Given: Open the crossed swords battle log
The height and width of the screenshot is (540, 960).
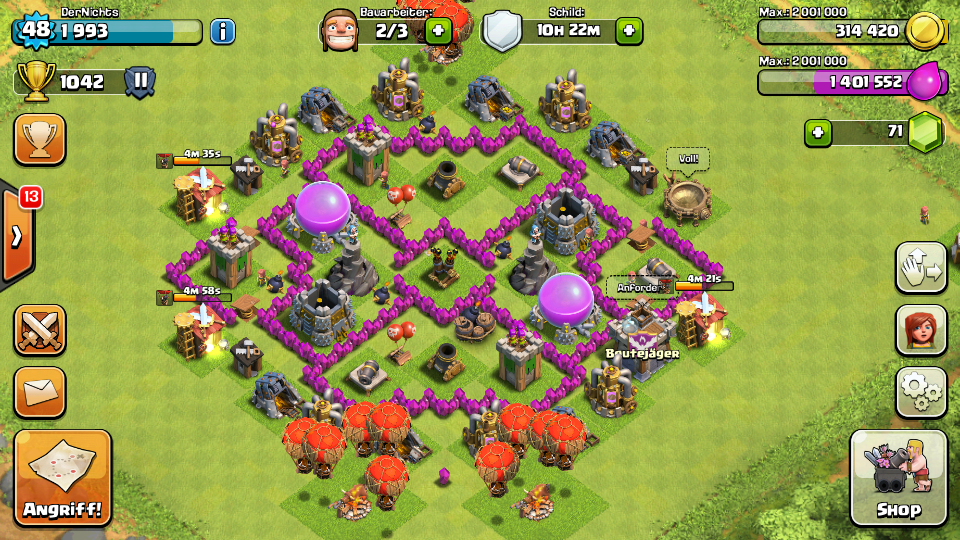Looking at the screenshot, I should click(x=40, y=330).
